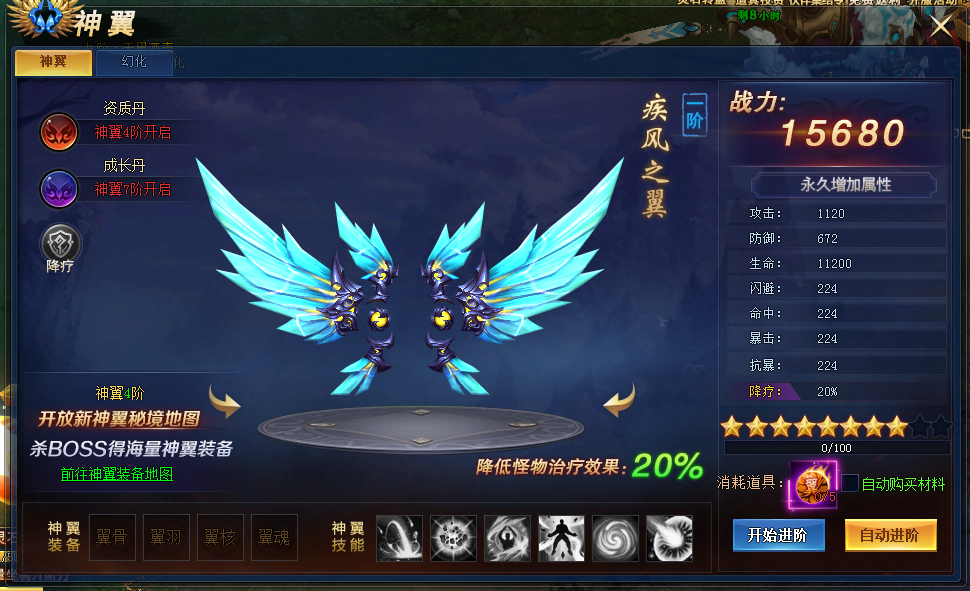Click the blue 开始进阶 button

tap(778, 535)
